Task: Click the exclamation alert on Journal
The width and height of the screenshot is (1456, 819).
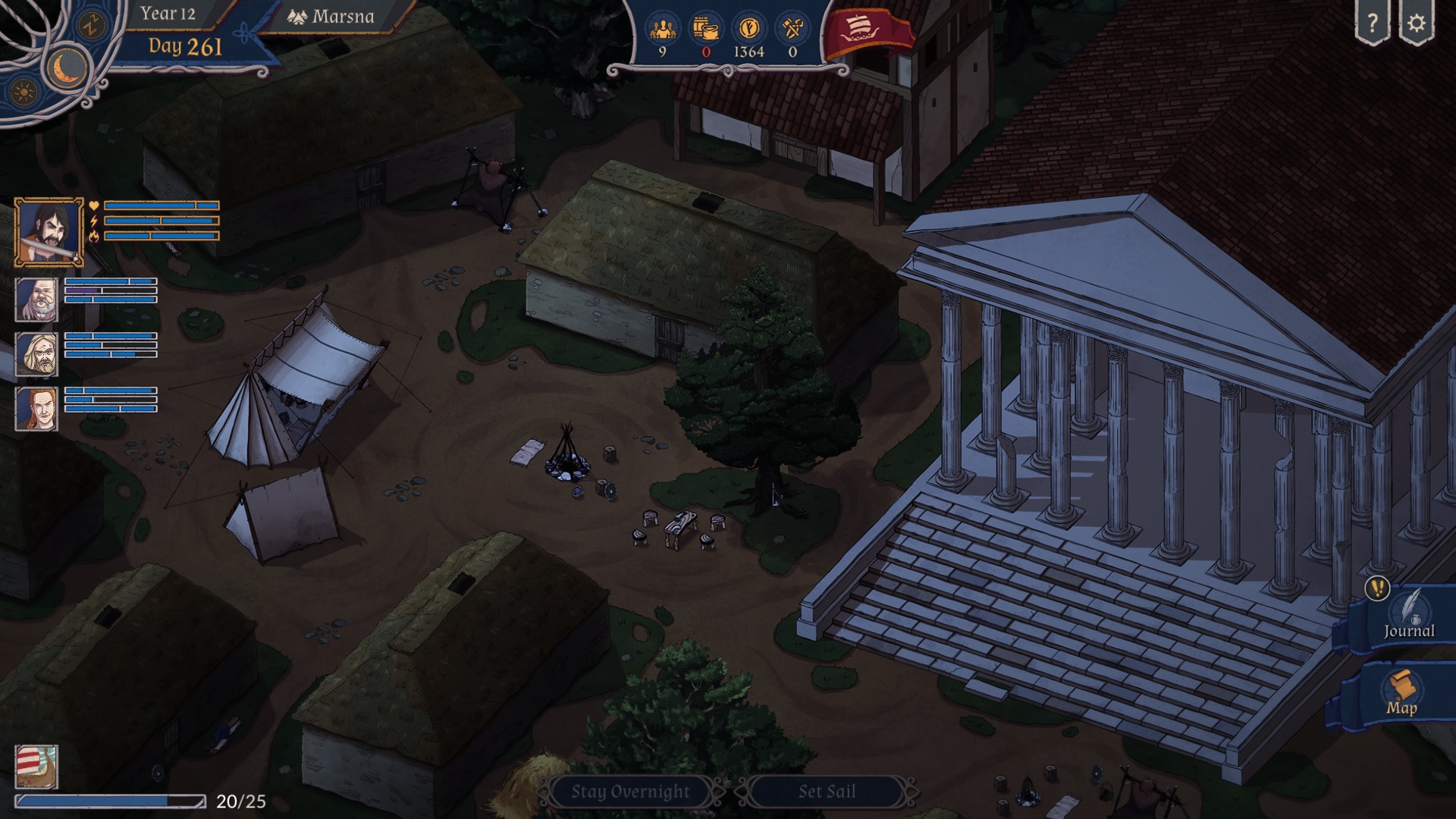Action: [1377, 588]
